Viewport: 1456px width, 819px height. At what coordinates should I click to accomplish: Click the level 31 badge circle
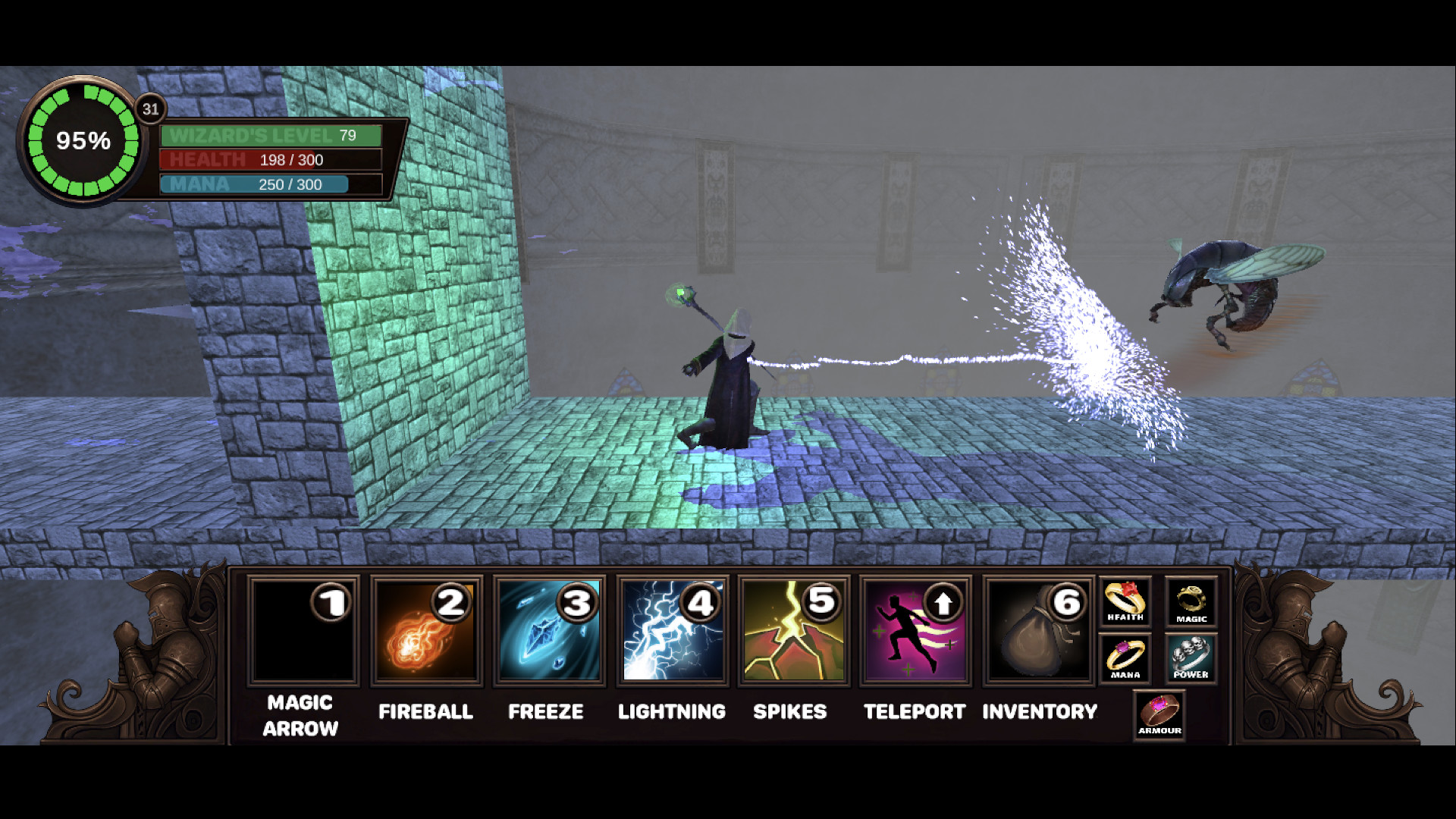point(150,109)
